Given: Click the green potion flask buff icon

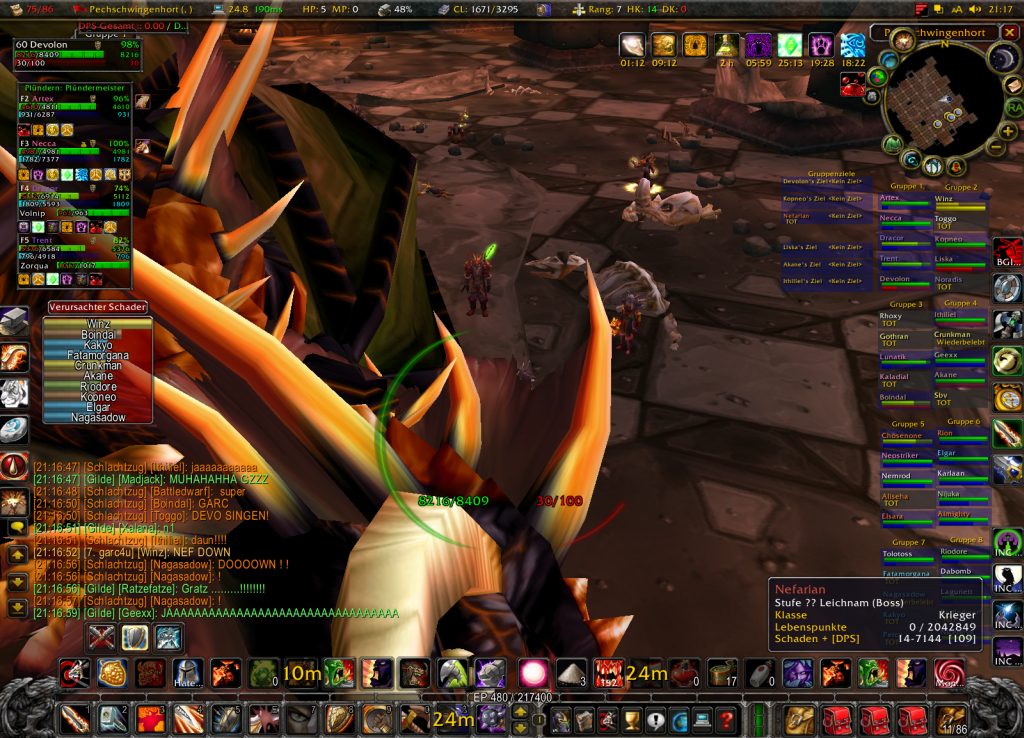Looking at the screenshot, I should click(727, 45).
